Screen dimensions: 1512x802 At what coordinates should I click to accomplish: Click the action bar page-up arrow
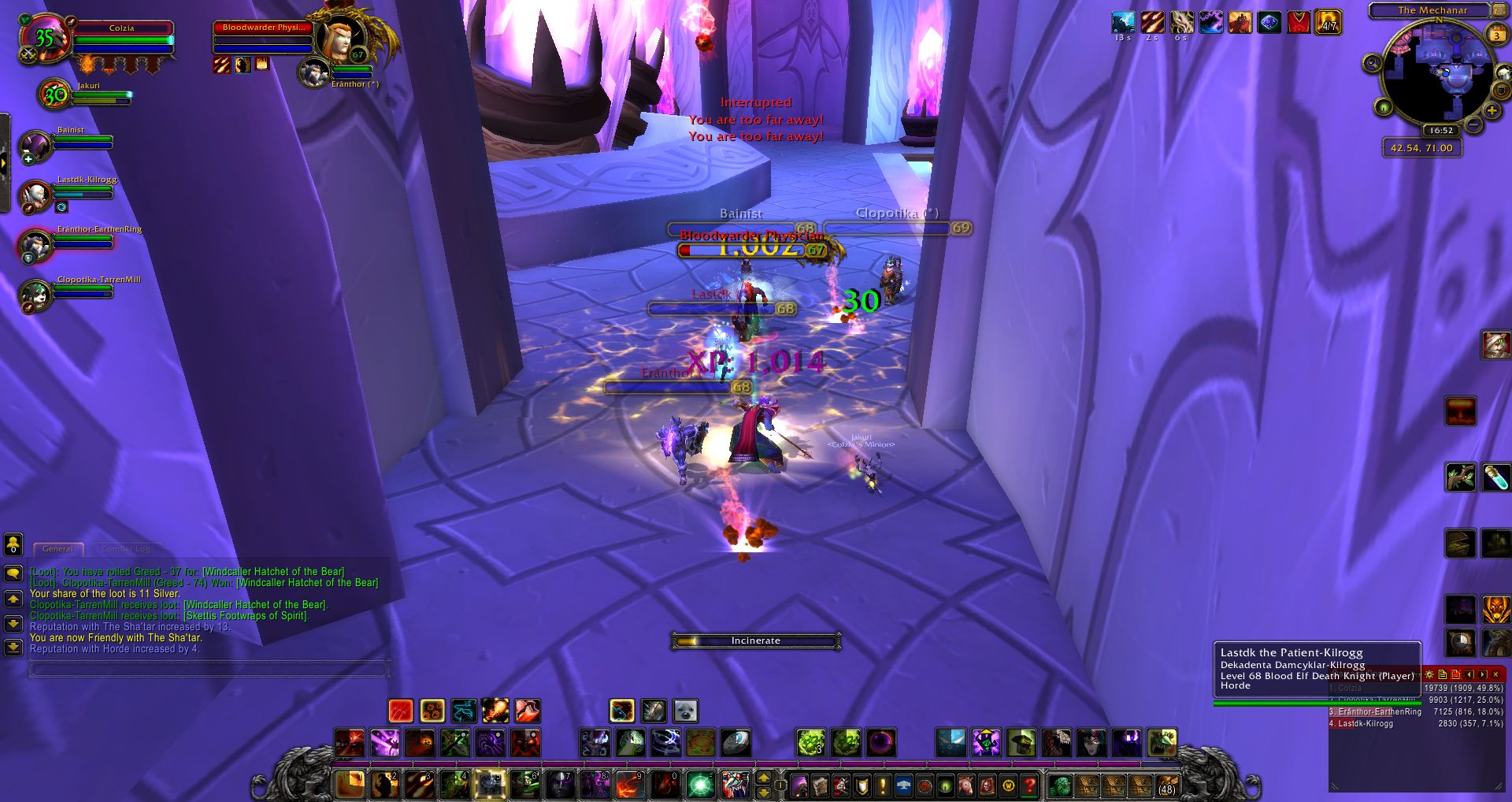tap(763, 778)
